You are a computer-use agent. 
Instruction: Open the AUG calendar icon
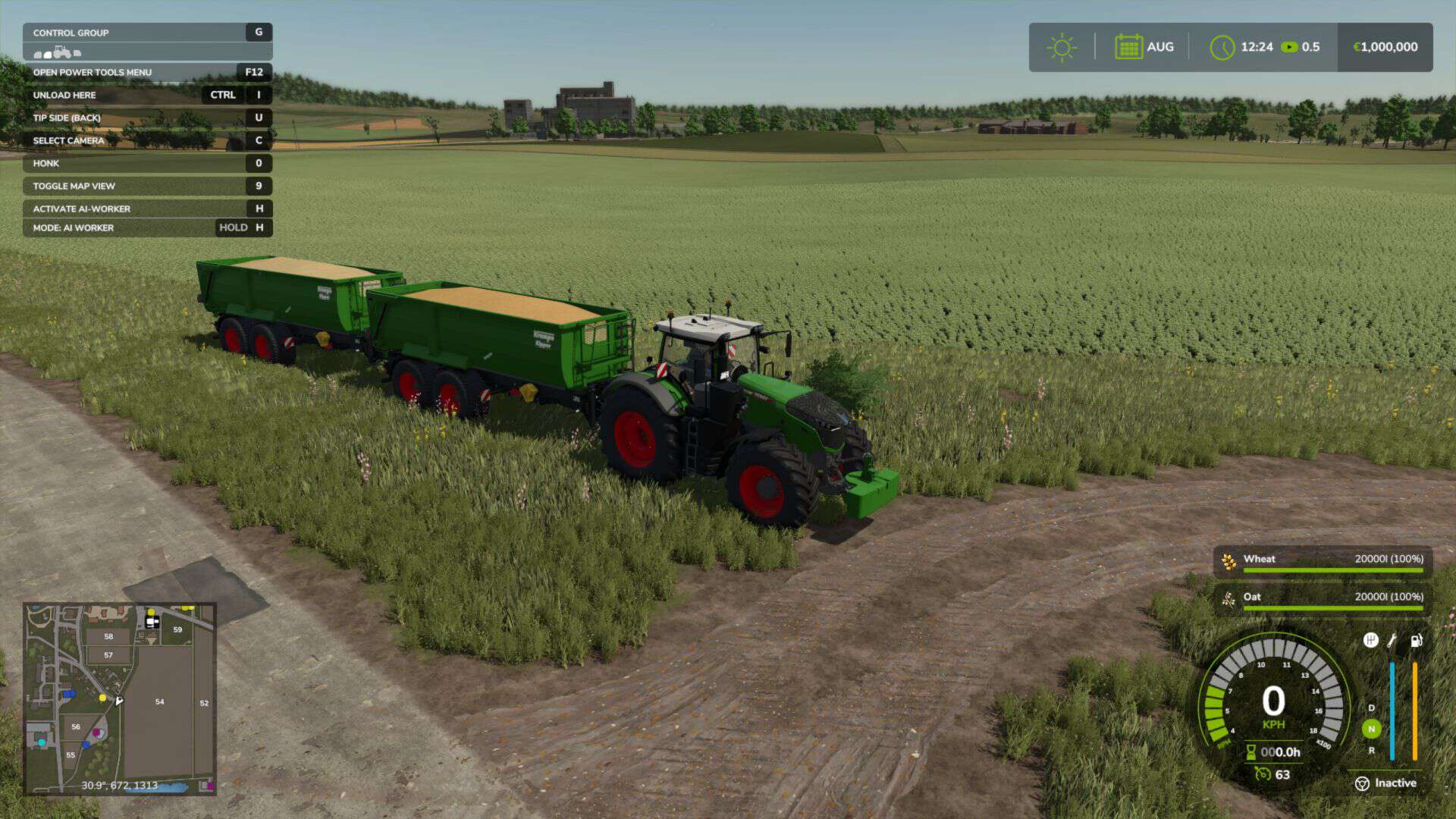[x=1129, y=46]
